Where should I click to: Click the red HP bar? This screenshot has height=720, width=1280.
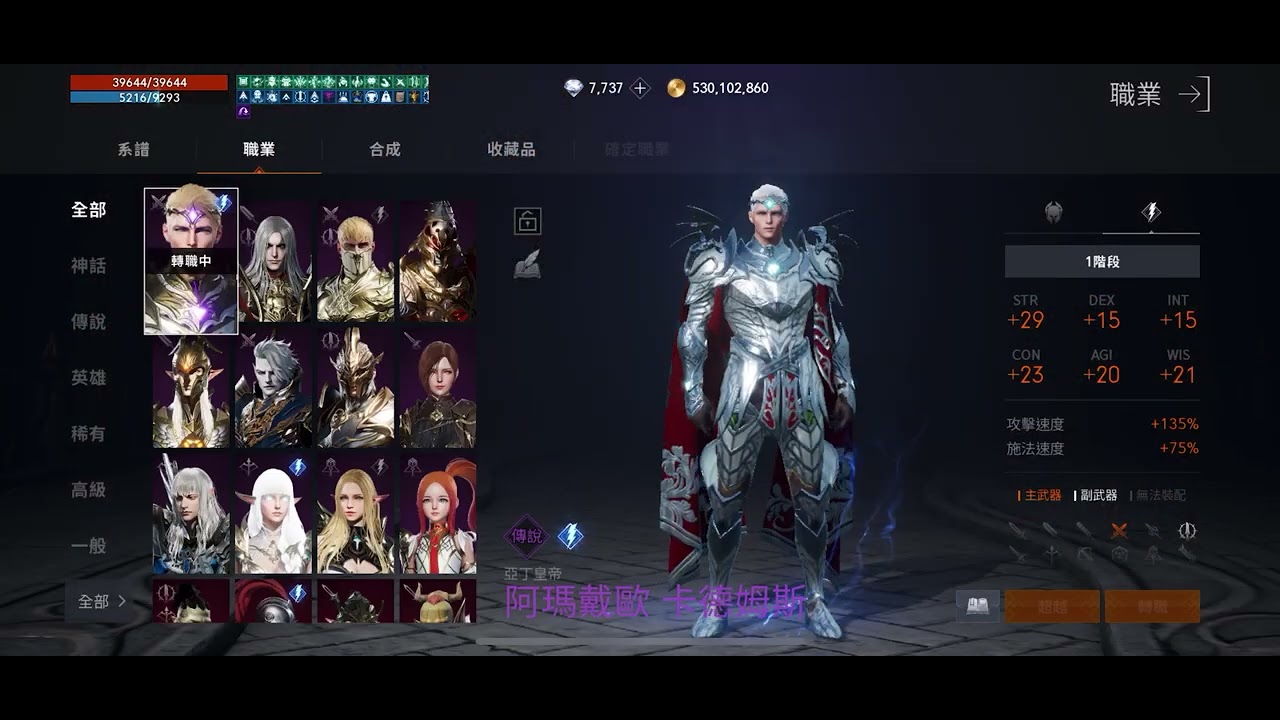pos(147,80)
